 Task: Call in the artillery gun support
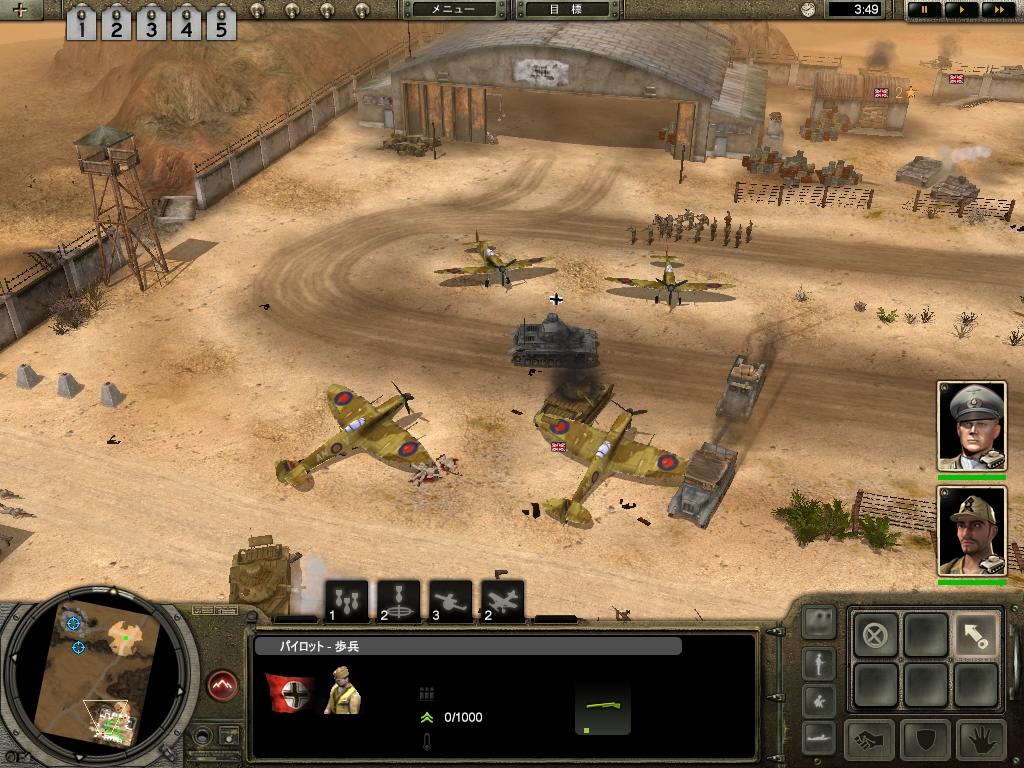point(450,600)
